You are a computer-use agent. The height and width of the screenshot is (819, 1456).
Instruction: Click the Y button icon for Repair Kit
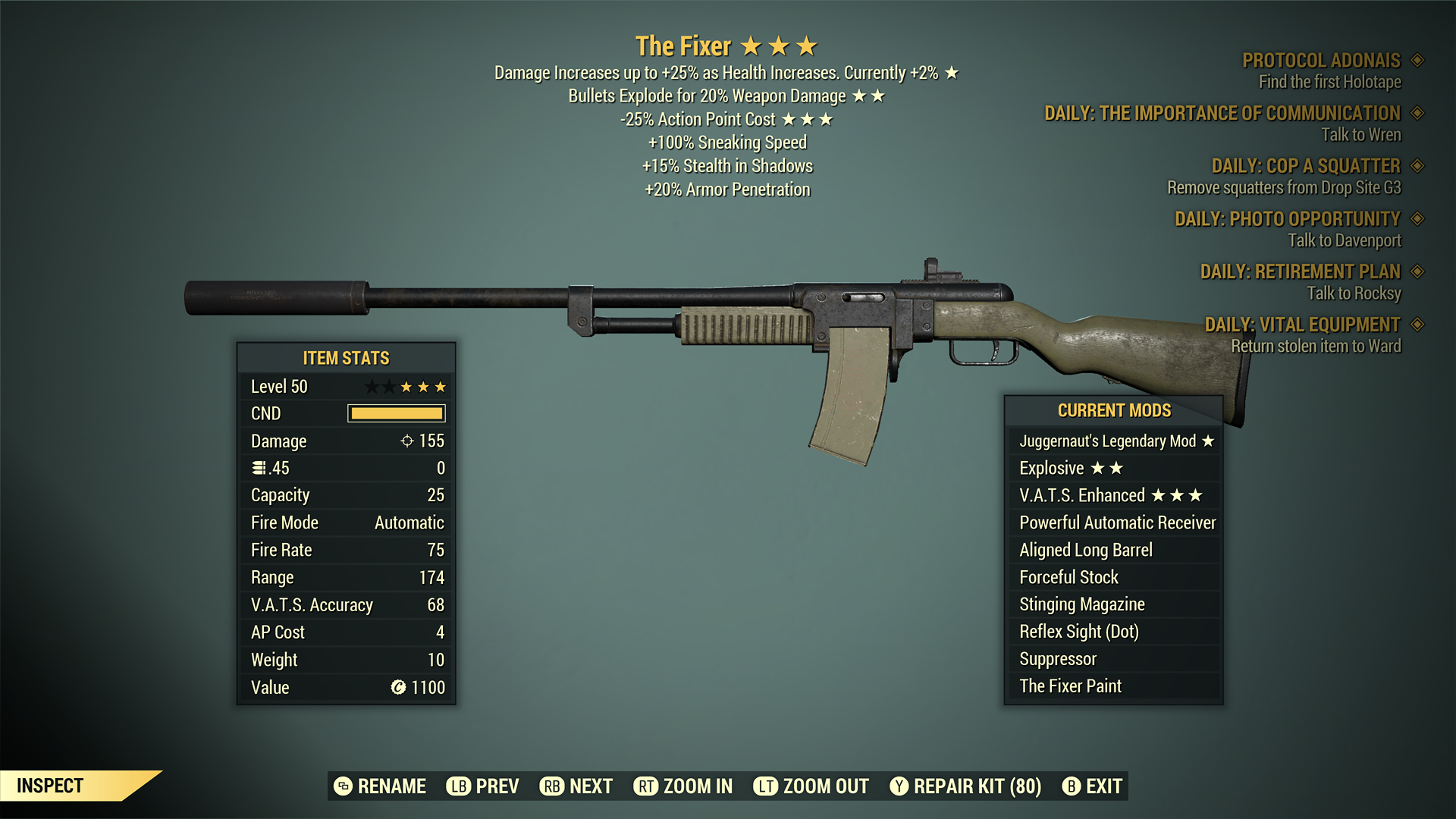[x=899, y=786]
